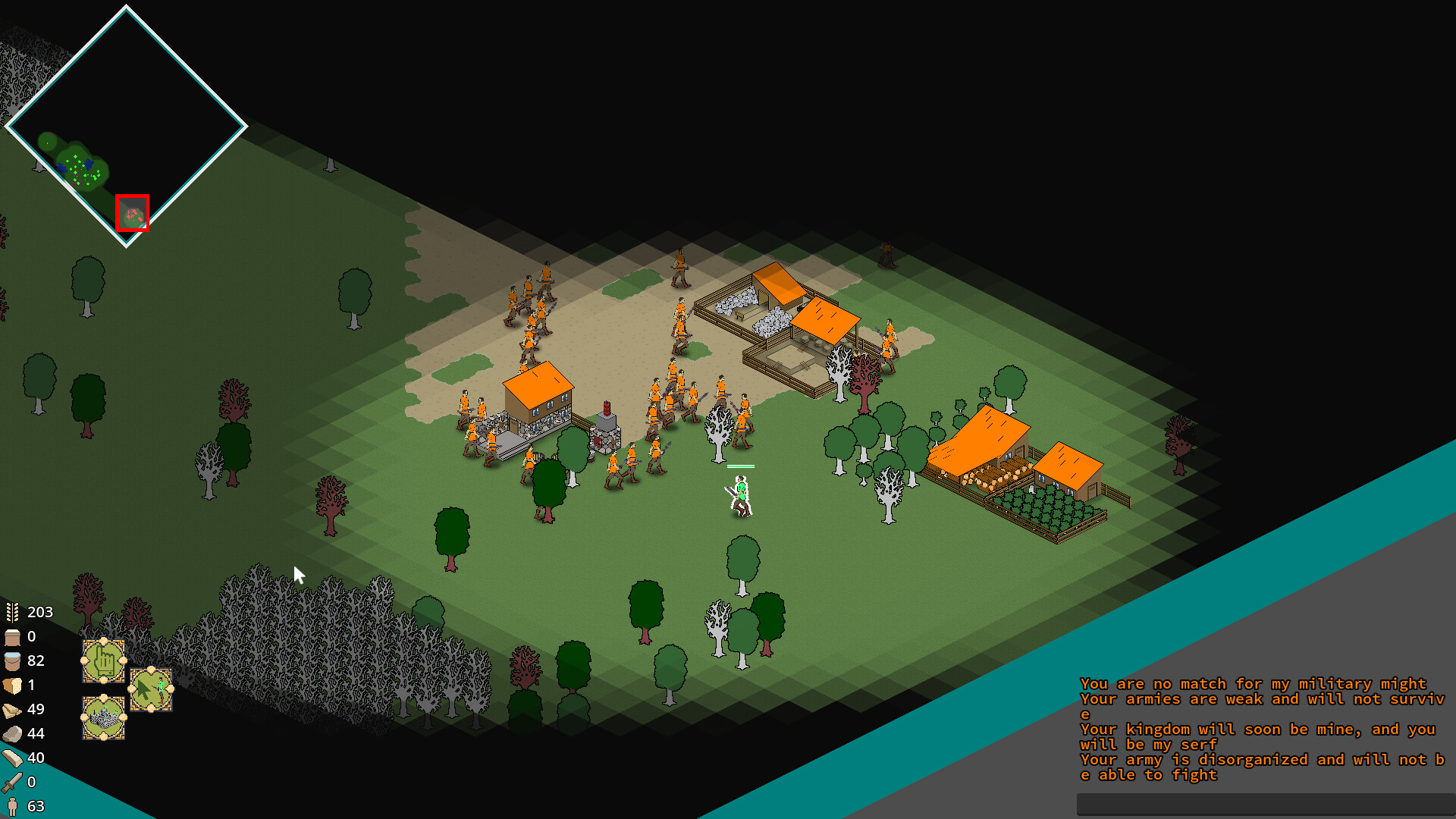Click inside the chat input field
Viewport: 1456px width, 819px height.
1259,802
